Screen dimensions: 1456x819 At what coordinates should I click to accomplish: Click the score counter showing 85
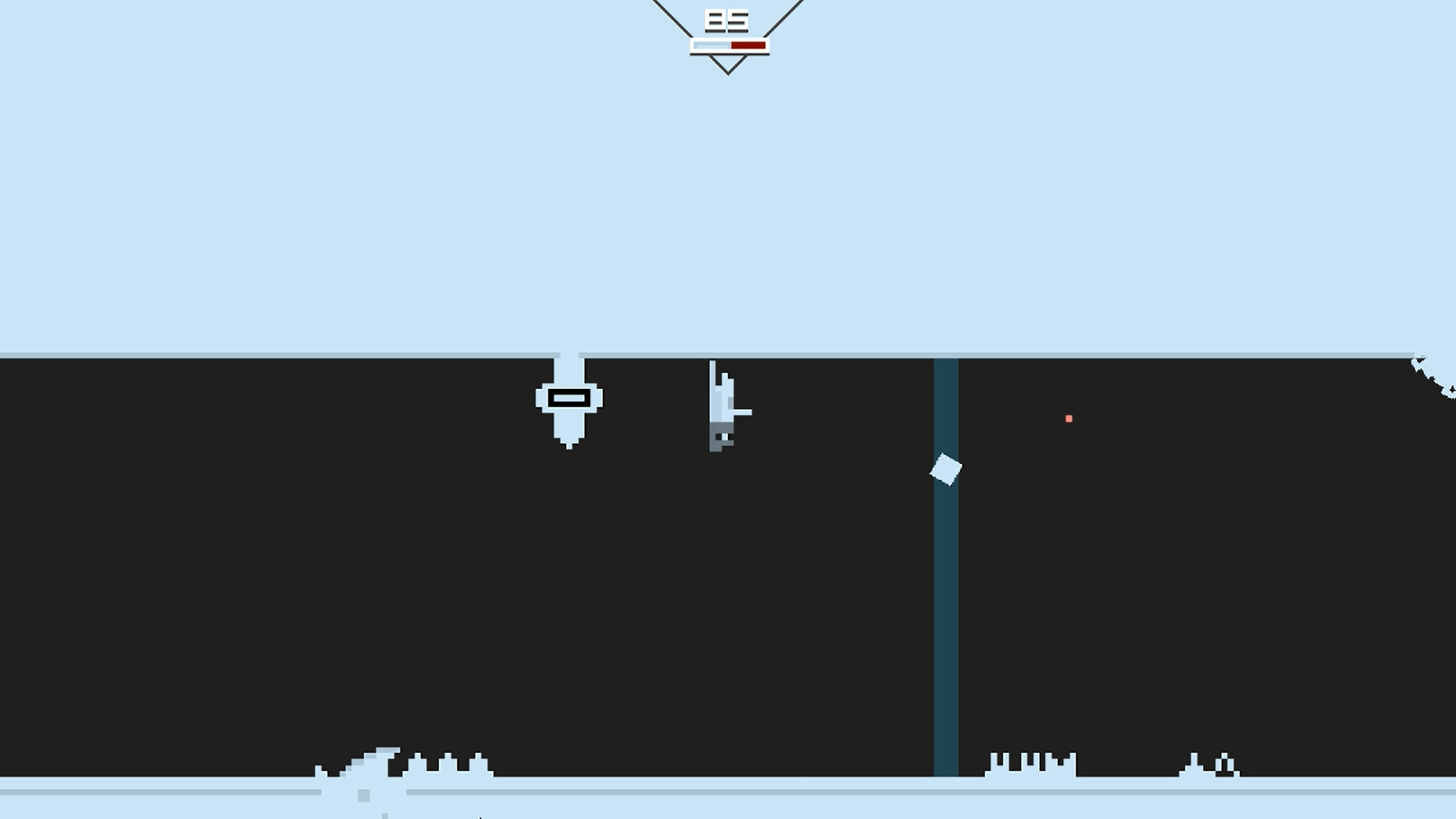tap(726, 20)
